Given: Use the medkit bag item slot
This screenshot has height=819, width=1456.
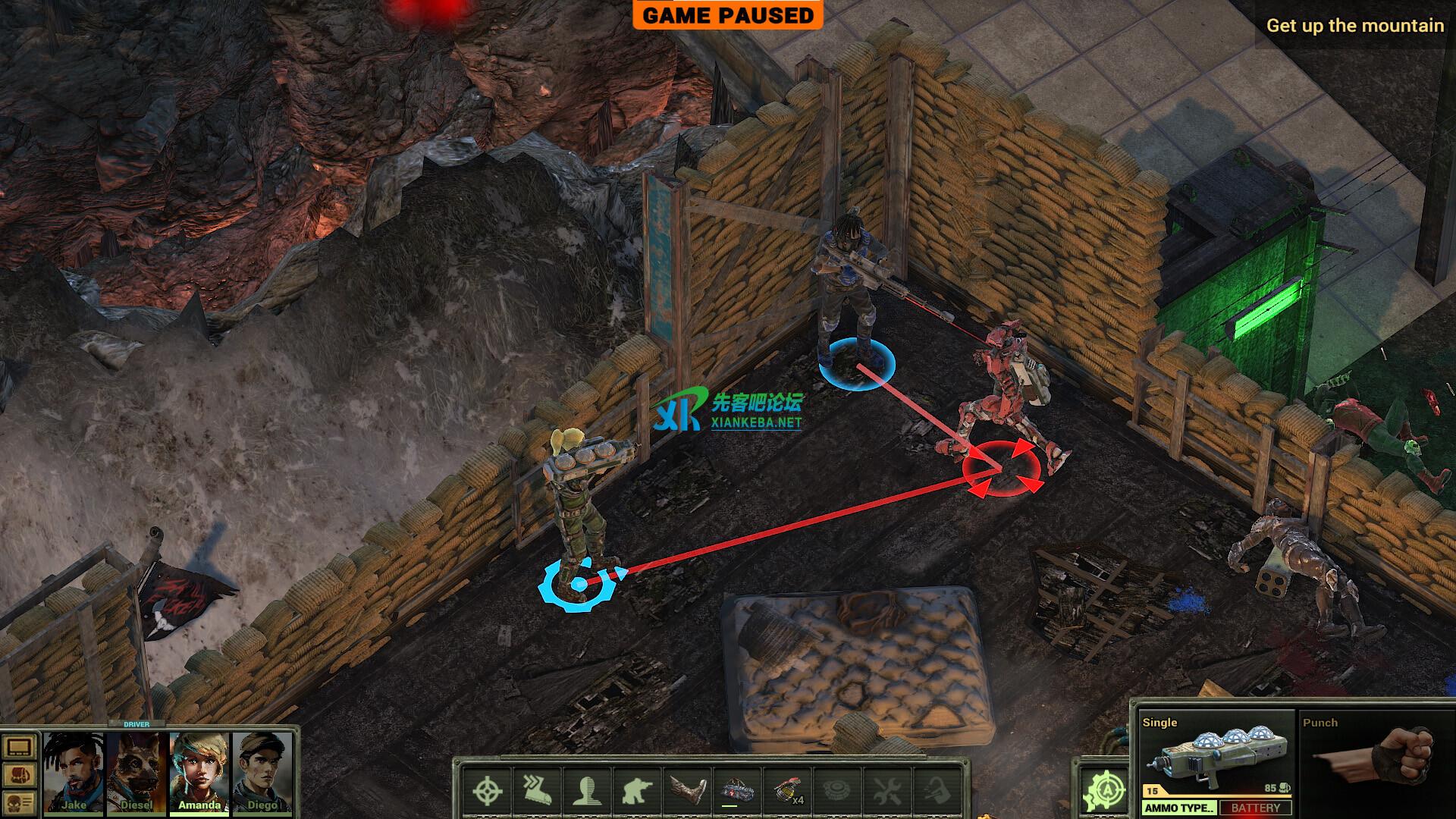Looking at the screenshot, I should pos(736,791).
